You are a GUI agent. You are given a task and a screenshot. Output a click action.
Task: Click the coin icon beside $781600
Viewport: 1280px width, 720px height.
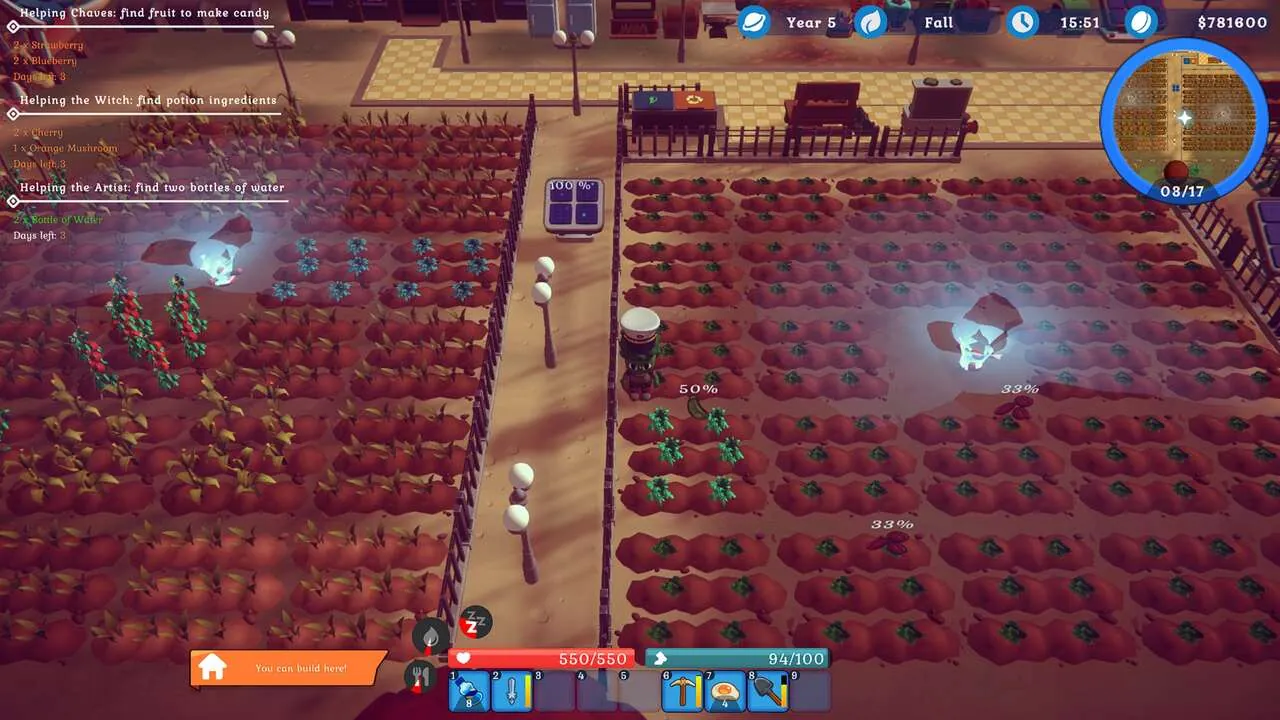tap(1141, 20)
